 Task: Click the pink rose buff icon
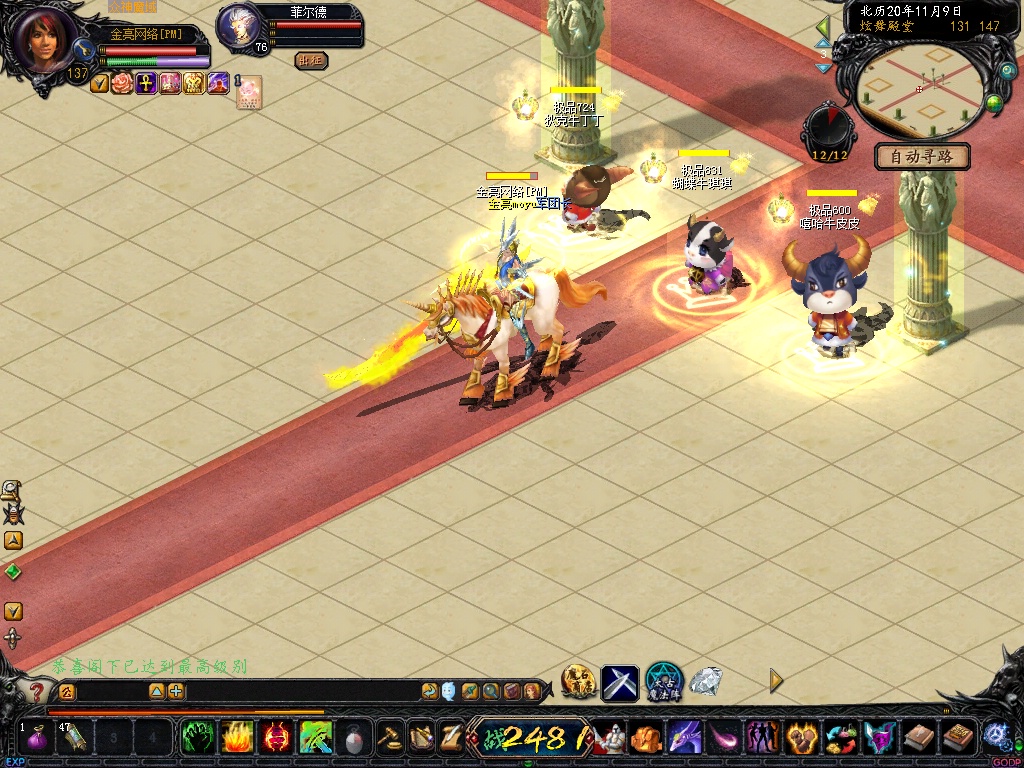[122, 83]
